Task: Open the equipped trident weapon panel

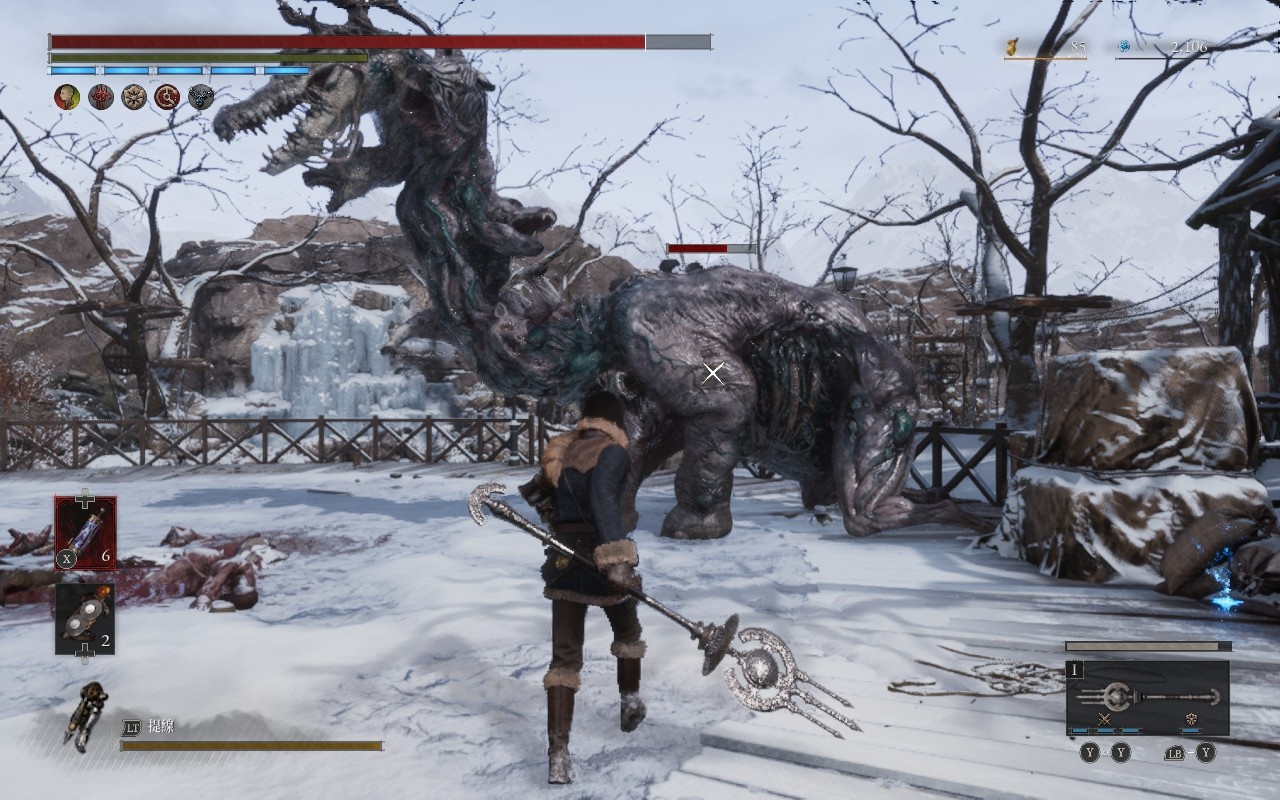Action: (x=1147, y=697)
